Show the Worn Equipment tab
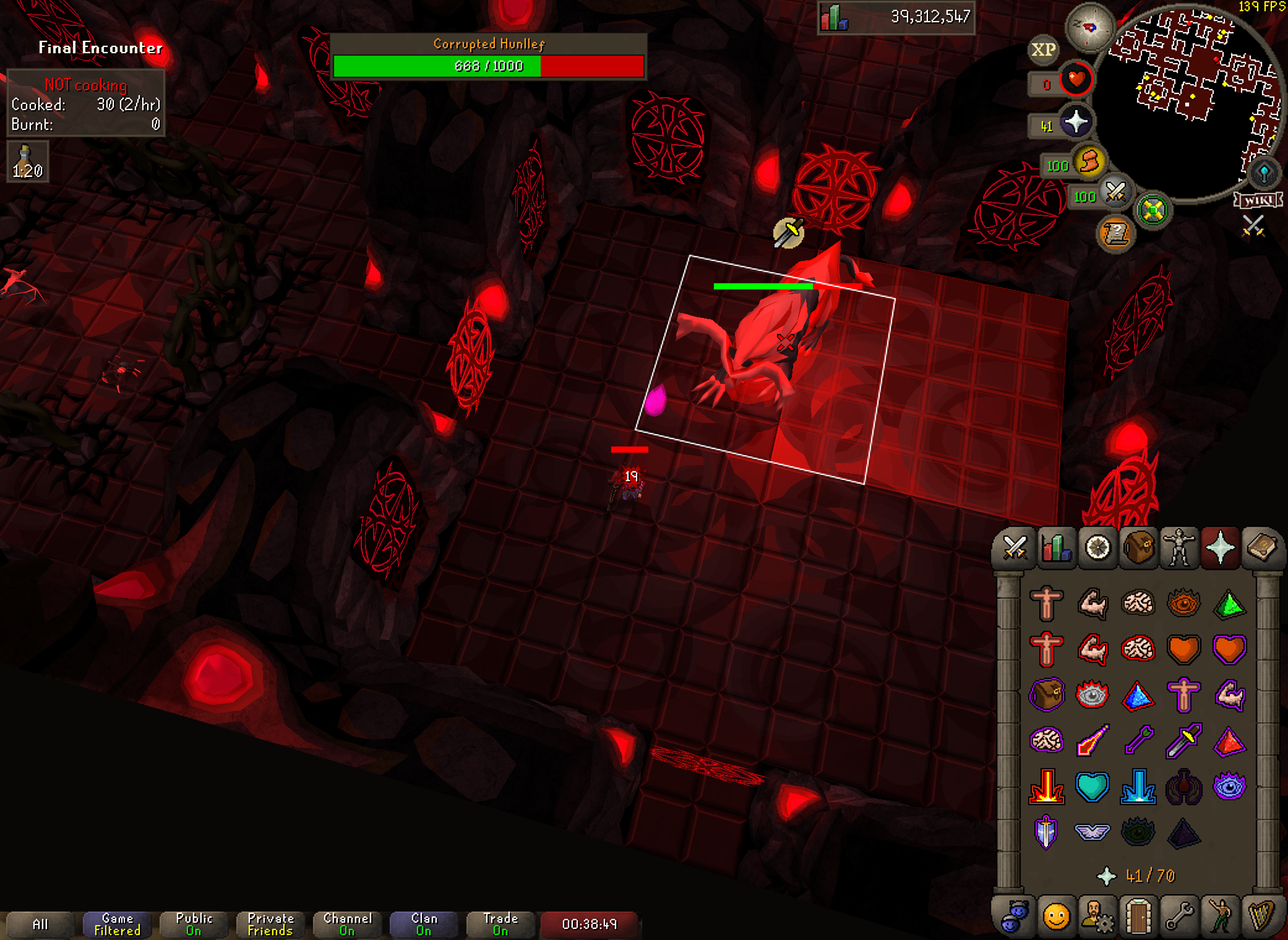The image size is (1288, 940). click(x=1179, y=548)
